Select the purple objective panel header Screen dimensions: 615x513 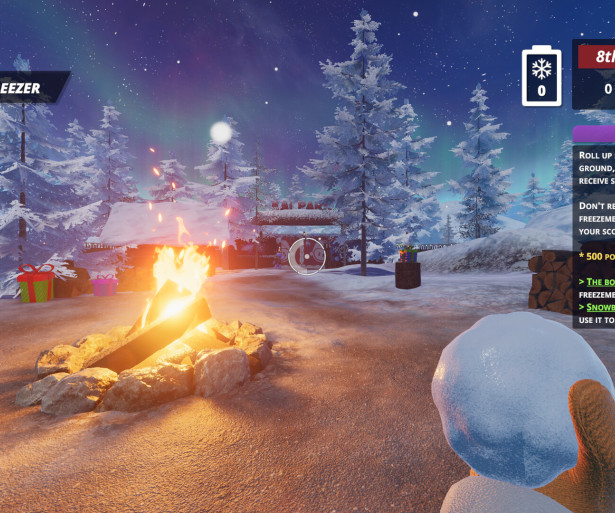[594, 133]
